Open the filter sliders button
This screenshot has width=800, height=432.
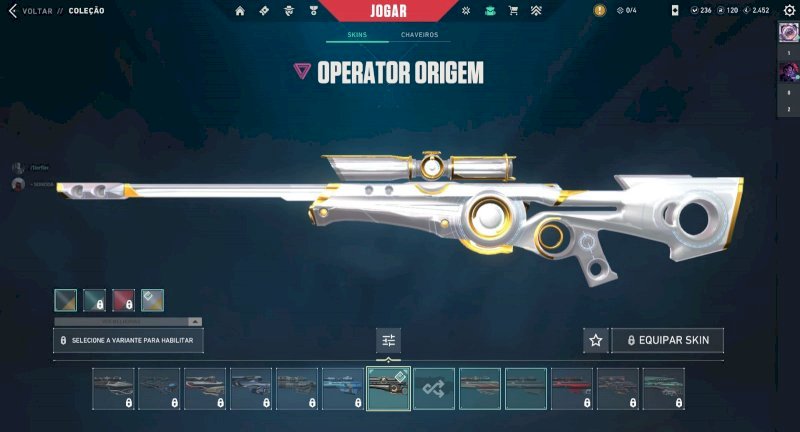(389, 340)
